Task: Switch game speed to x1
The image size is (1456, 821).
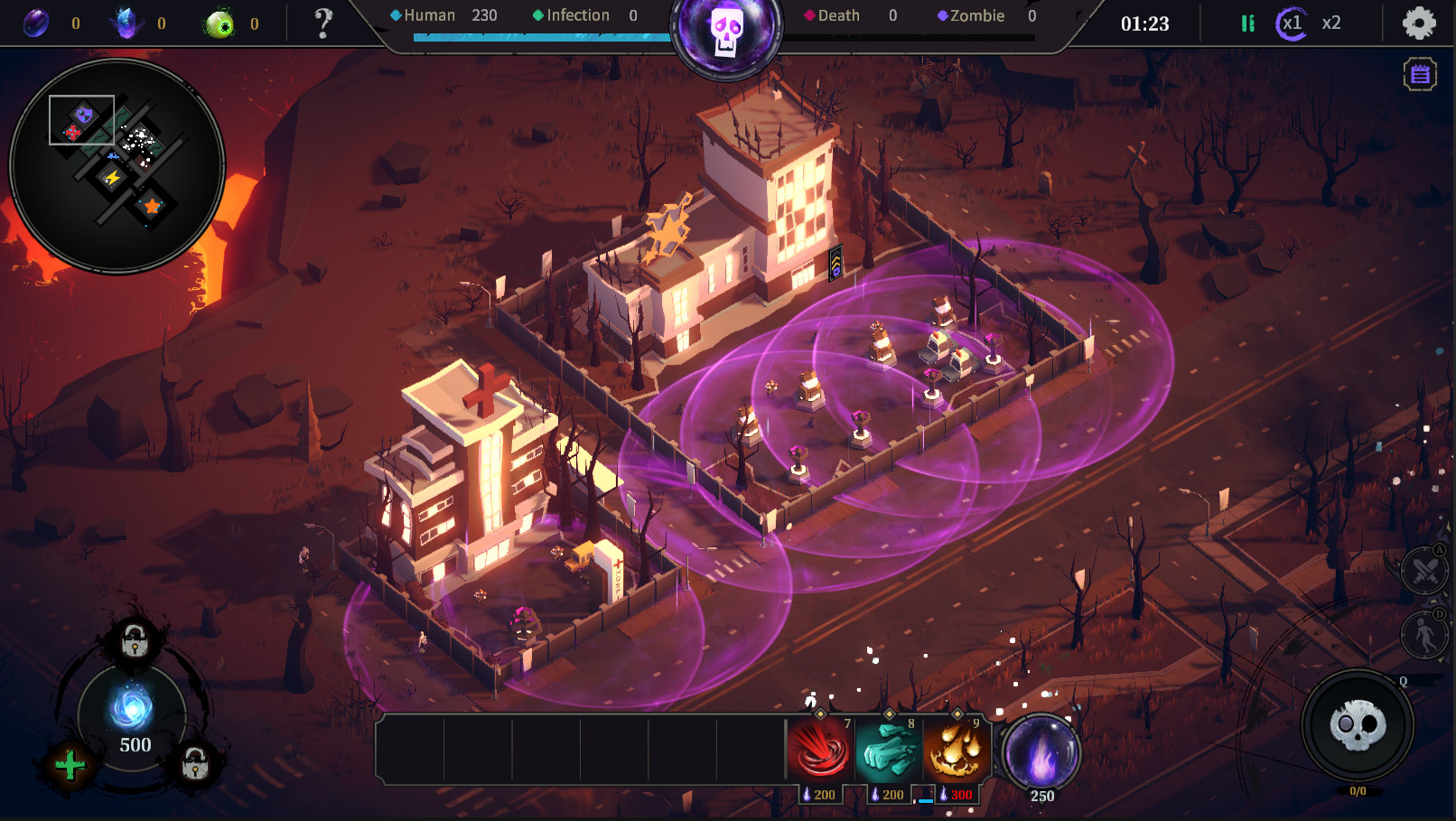Action: tap(1293, 23)
